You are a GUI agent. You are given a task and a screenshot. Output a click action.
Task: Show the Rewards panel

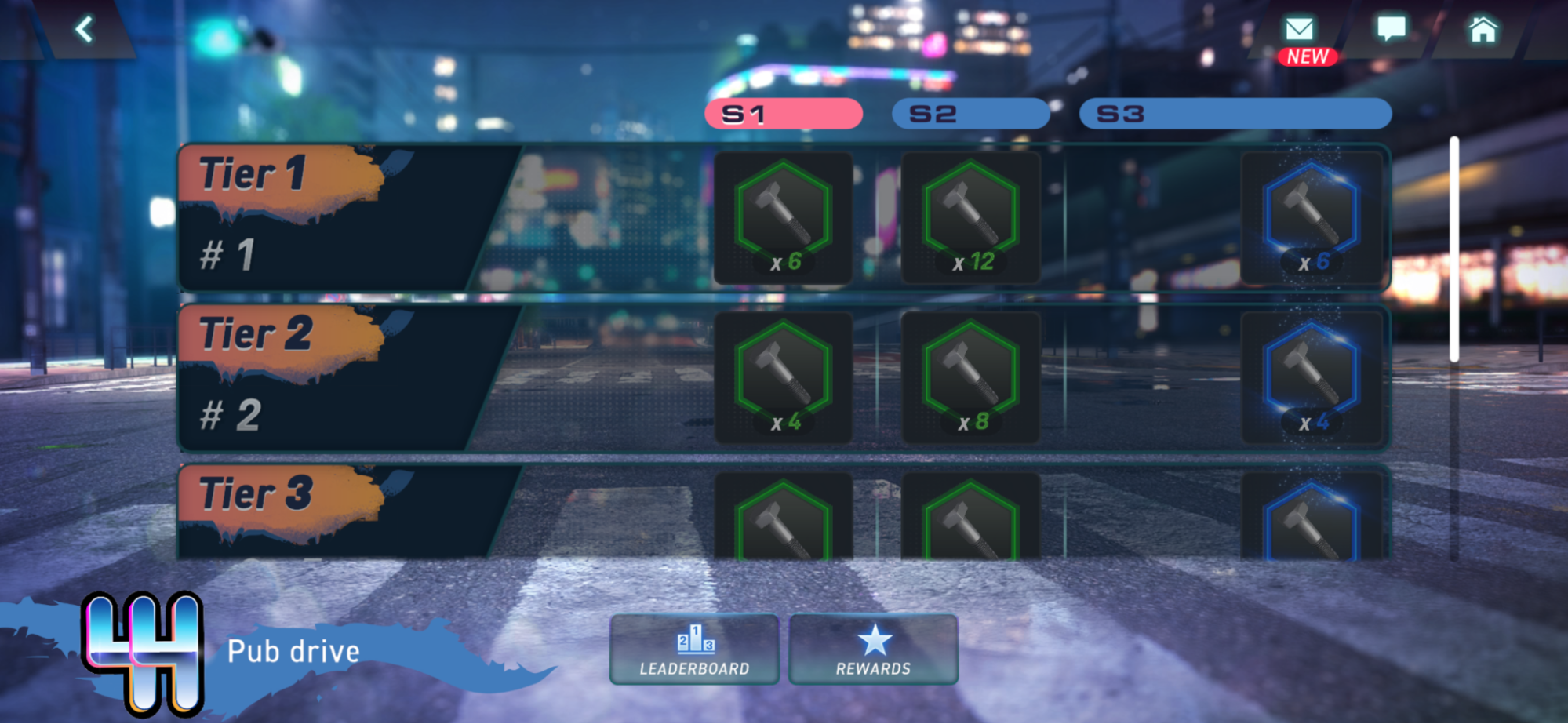click(873, 649)
